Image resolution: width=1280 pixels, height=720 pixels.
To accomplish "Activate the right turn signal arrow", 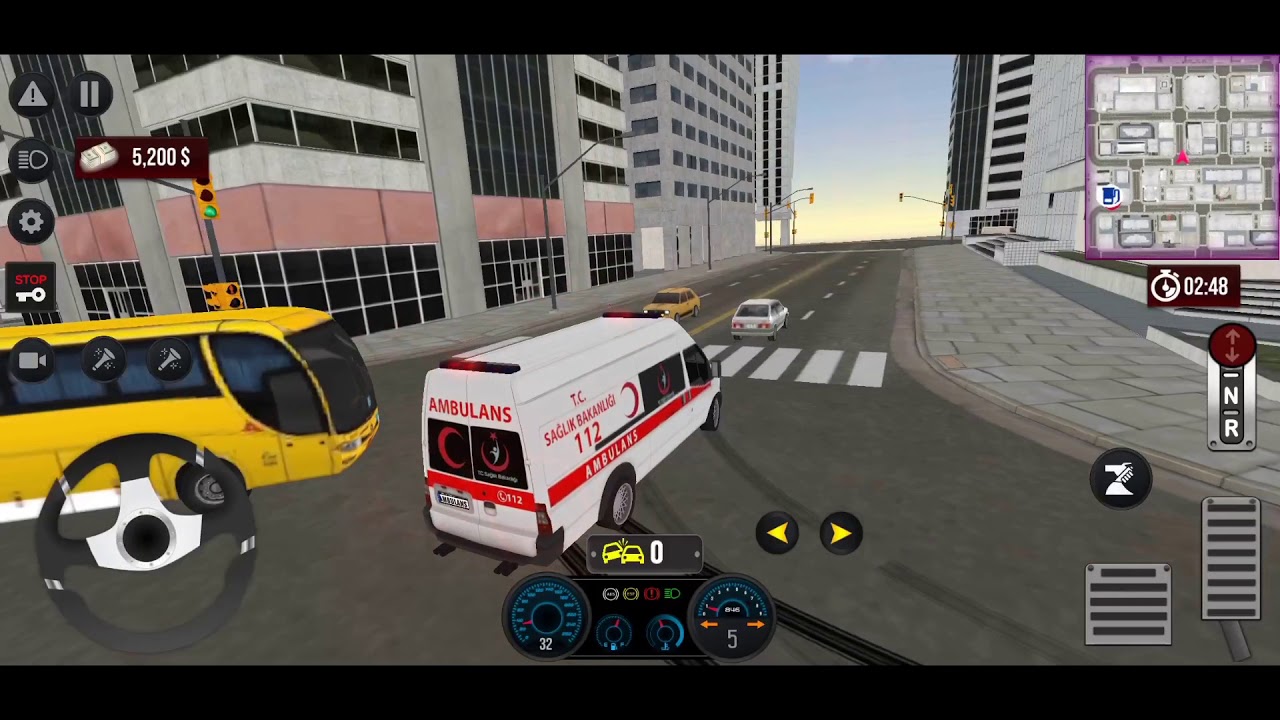I will click(x=840, y=534).
